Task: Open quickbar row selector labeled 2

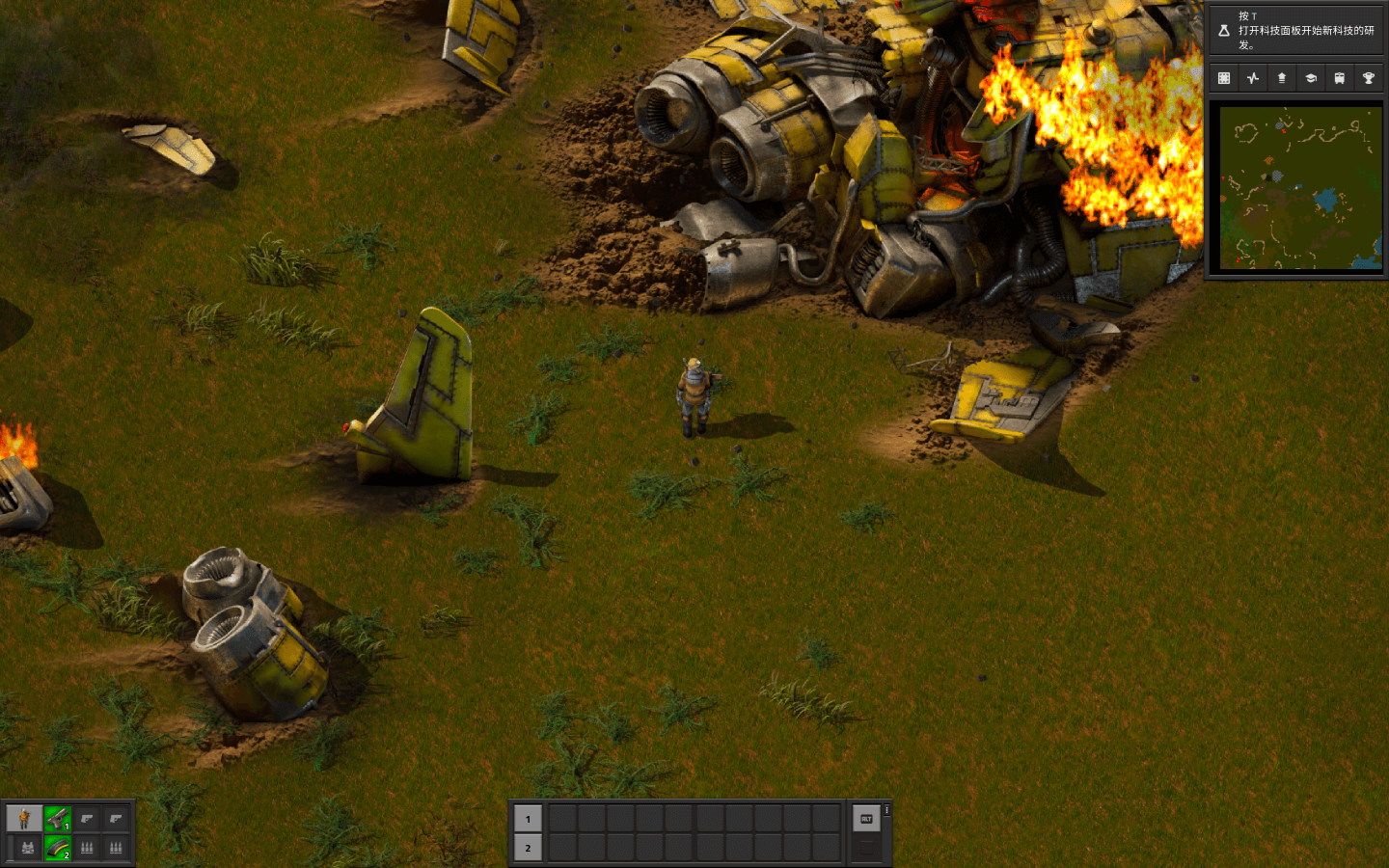Action: pos(528,849)
